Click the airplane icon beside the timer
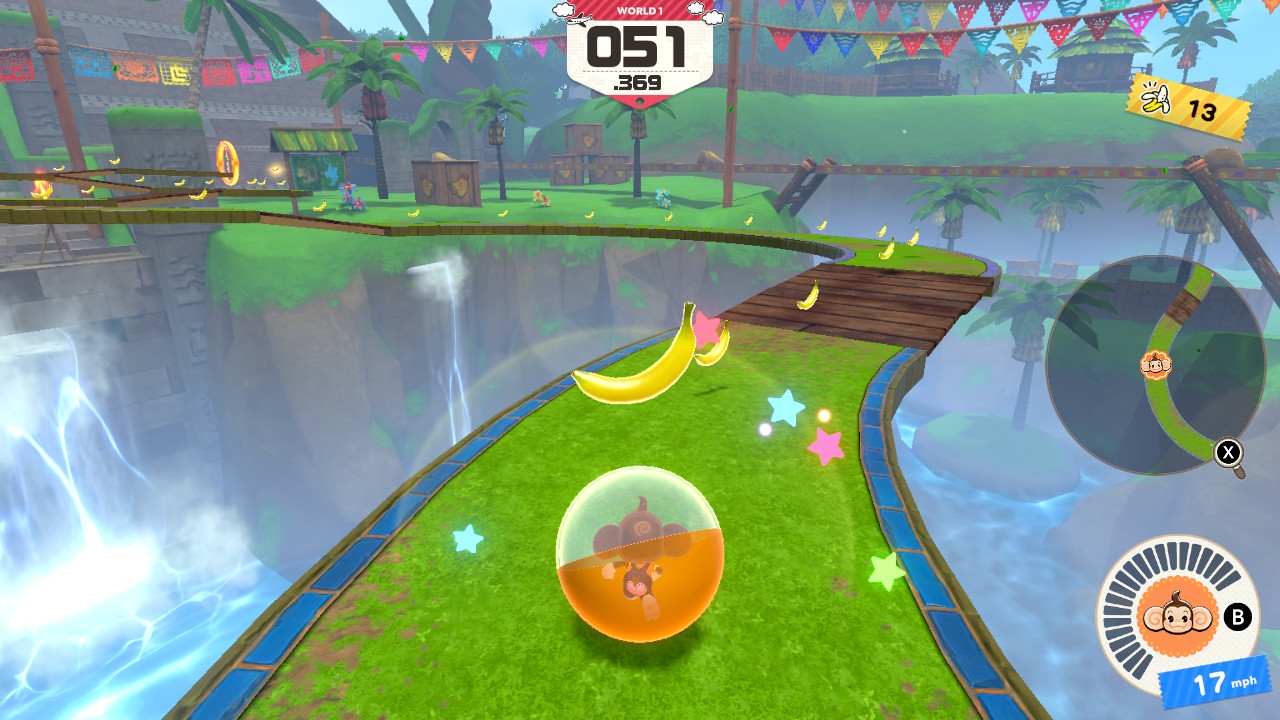Viewport: 1280px width, 720px height. tap(580, 20)
